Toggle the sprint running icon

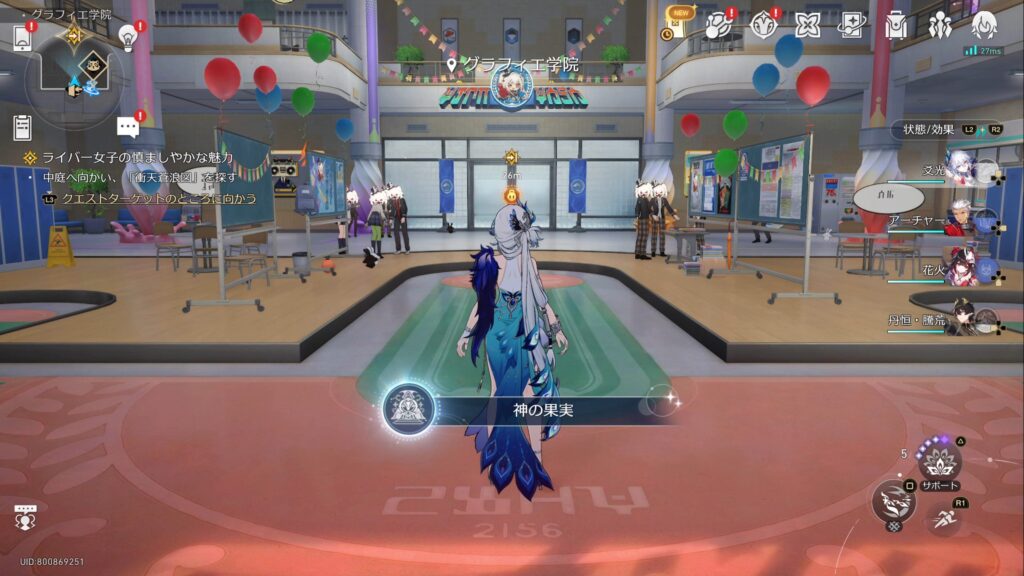click(941, 519)
